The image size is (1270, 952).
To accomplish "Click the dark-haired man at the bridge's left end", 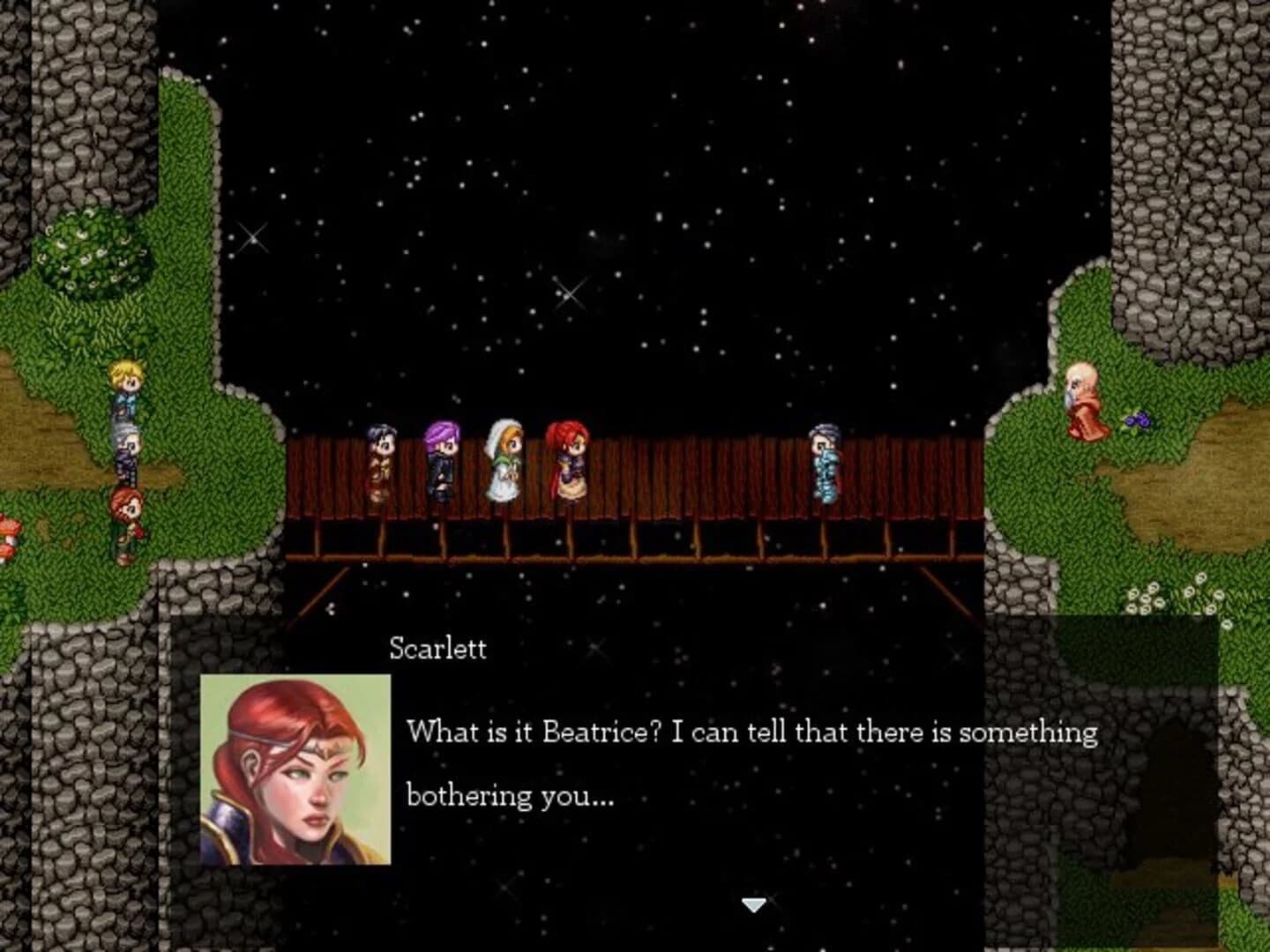I will click(381, 458).
